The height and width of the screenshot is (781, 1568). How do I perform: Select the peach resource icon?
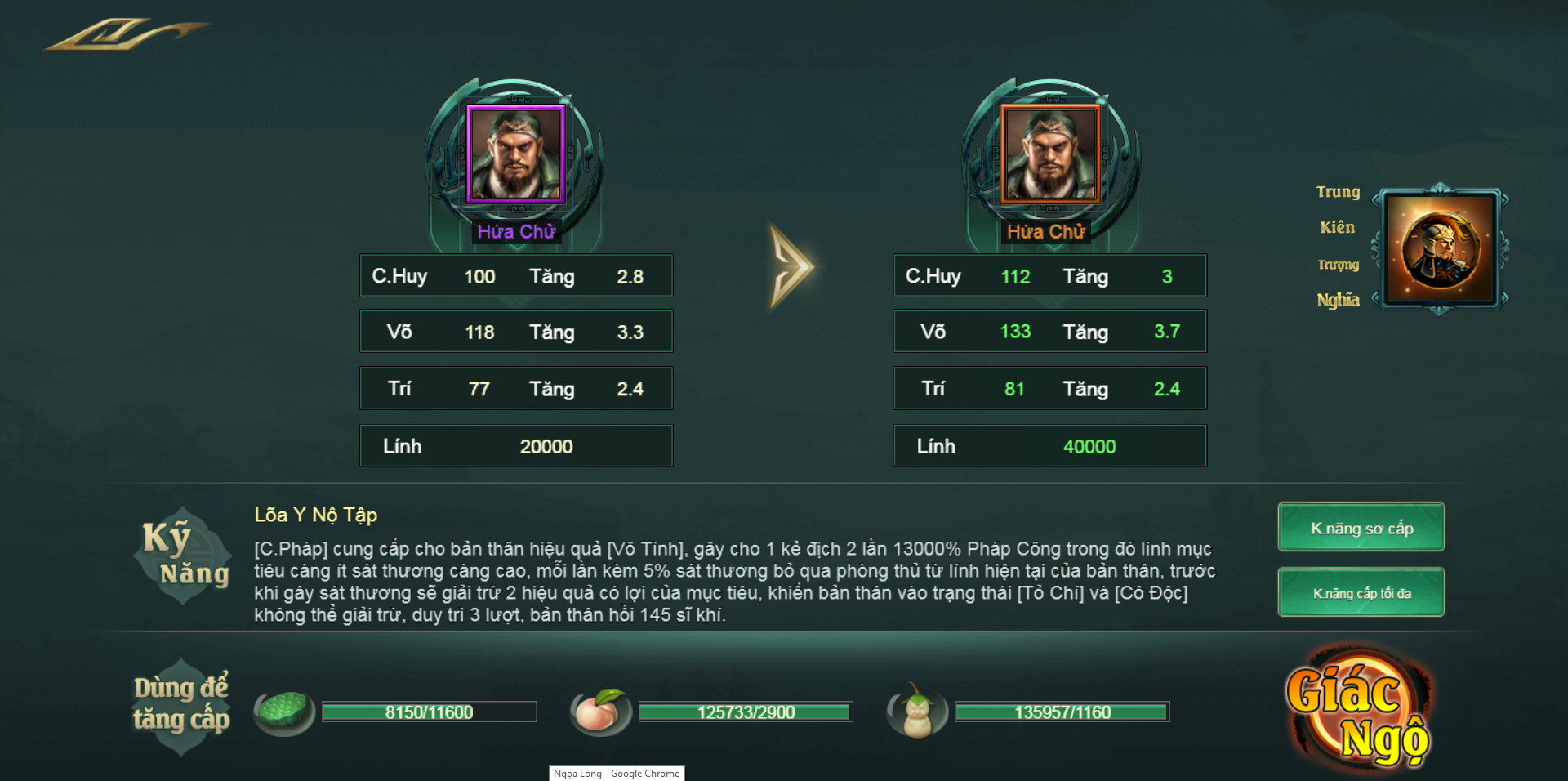point(602,710)
